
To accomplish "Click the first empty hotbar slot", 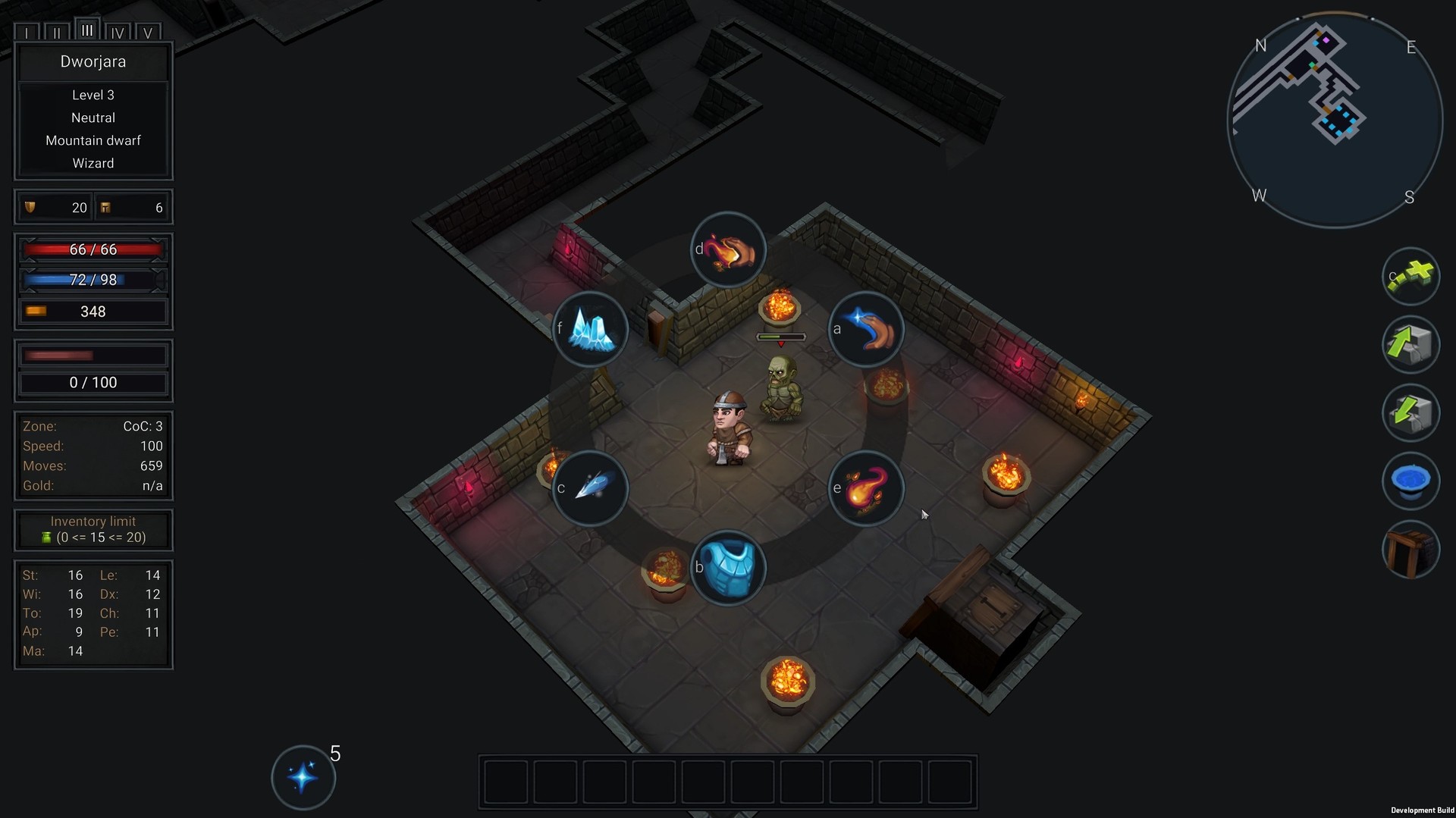I will (505, 782).
